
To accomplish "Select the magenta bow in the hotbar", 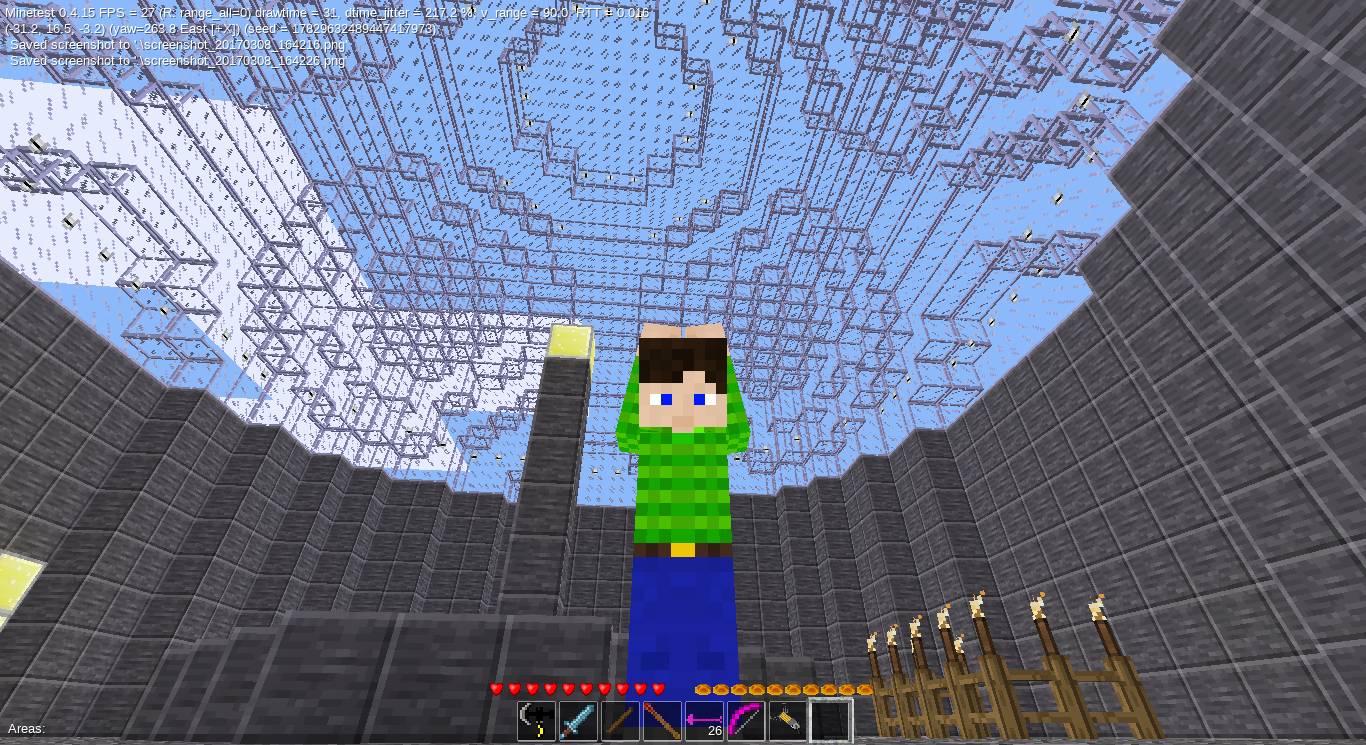I will [x=744, y=718].
